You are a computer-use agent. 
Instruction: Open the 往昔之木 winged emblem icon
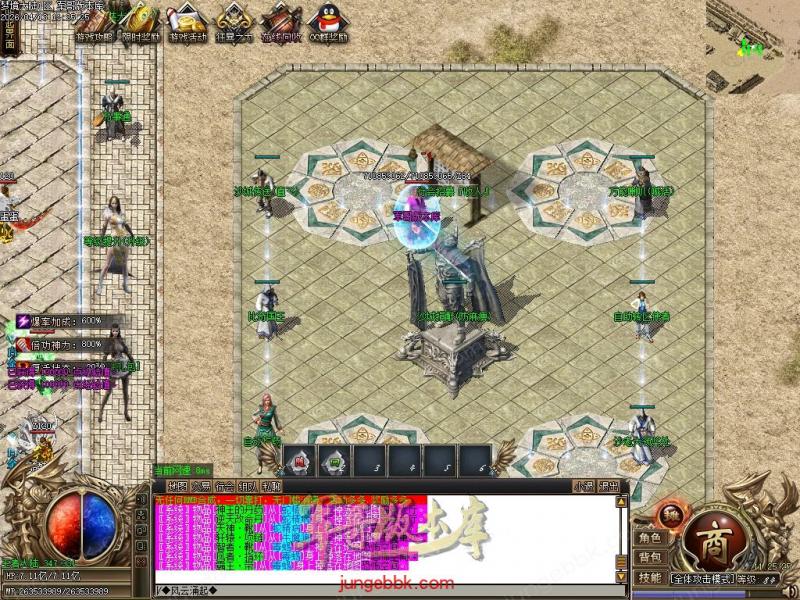[234, 20]
